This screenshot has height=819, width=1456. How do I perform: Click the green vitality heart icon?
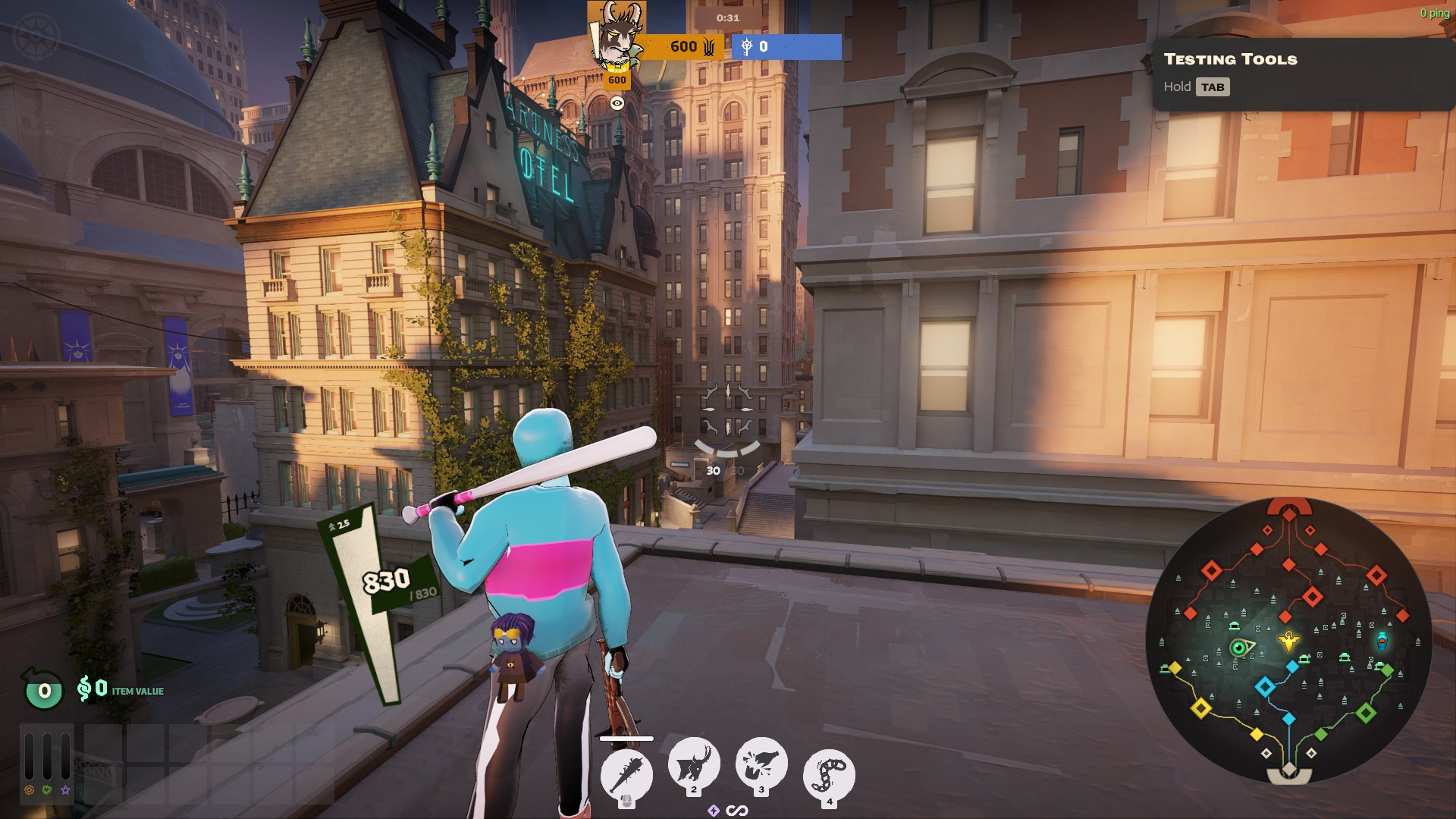pos(47,790)
